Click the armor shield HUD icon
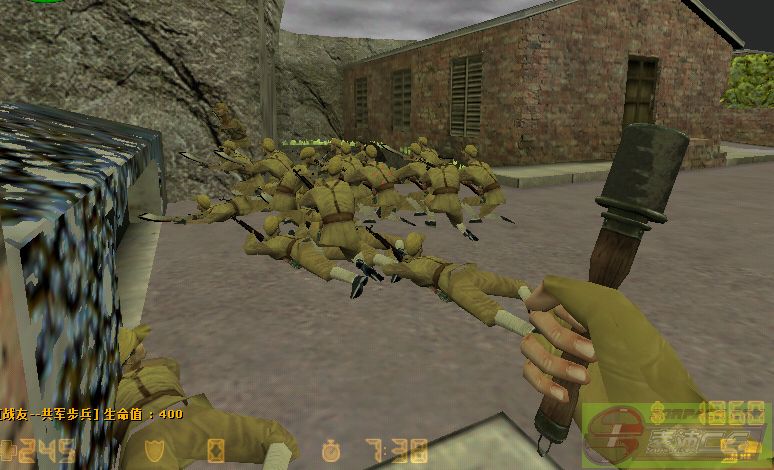Image resolution: width=774 pixels, height=470 pixels. click(153, 450)
